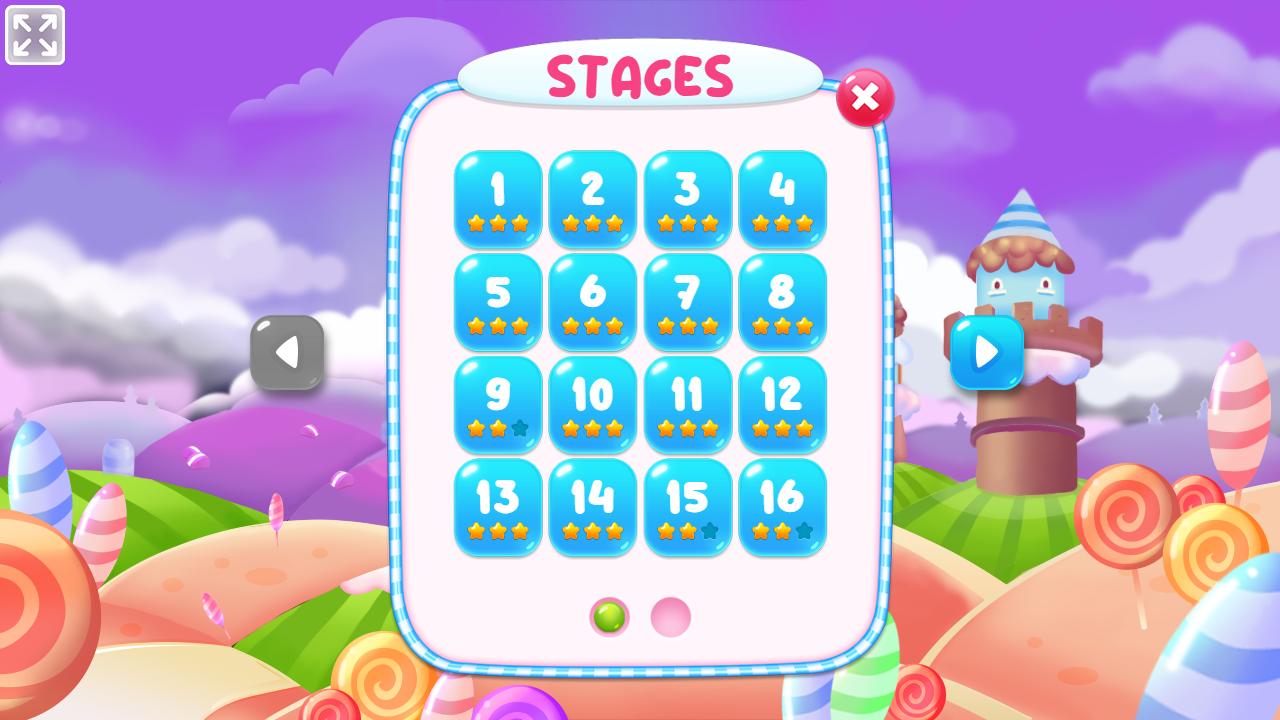Select stage 2 button
This screenshot has width=1280, height=720.
point(593,200)
